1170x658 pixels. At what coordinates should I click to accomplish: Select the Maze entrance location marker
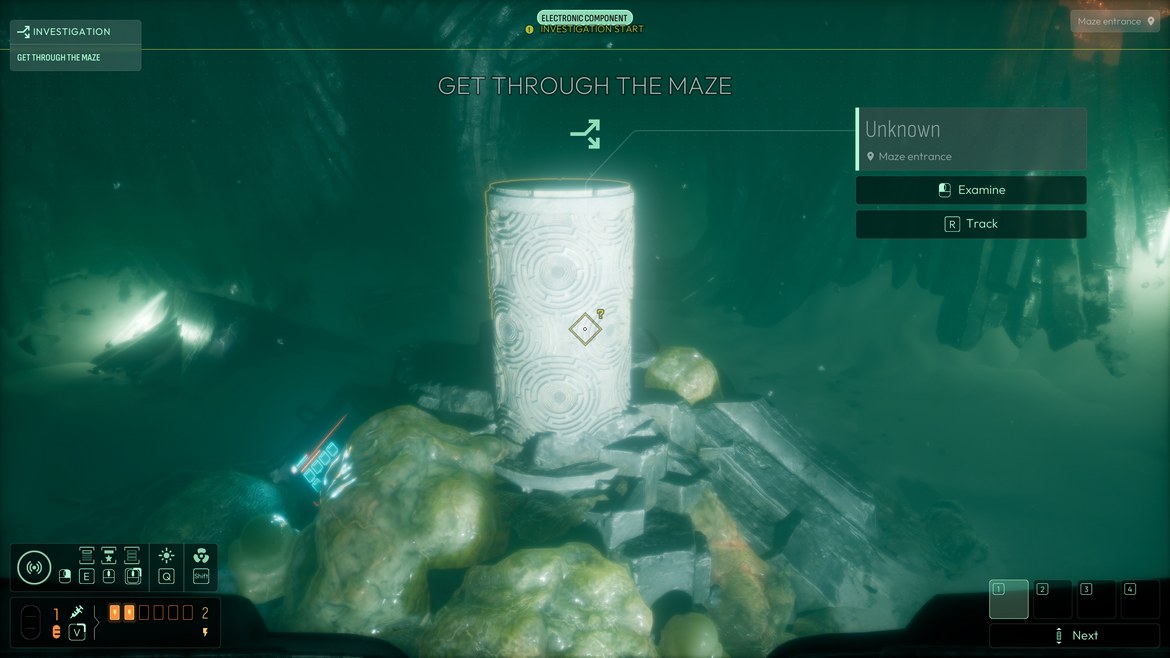coord(1116,21)
